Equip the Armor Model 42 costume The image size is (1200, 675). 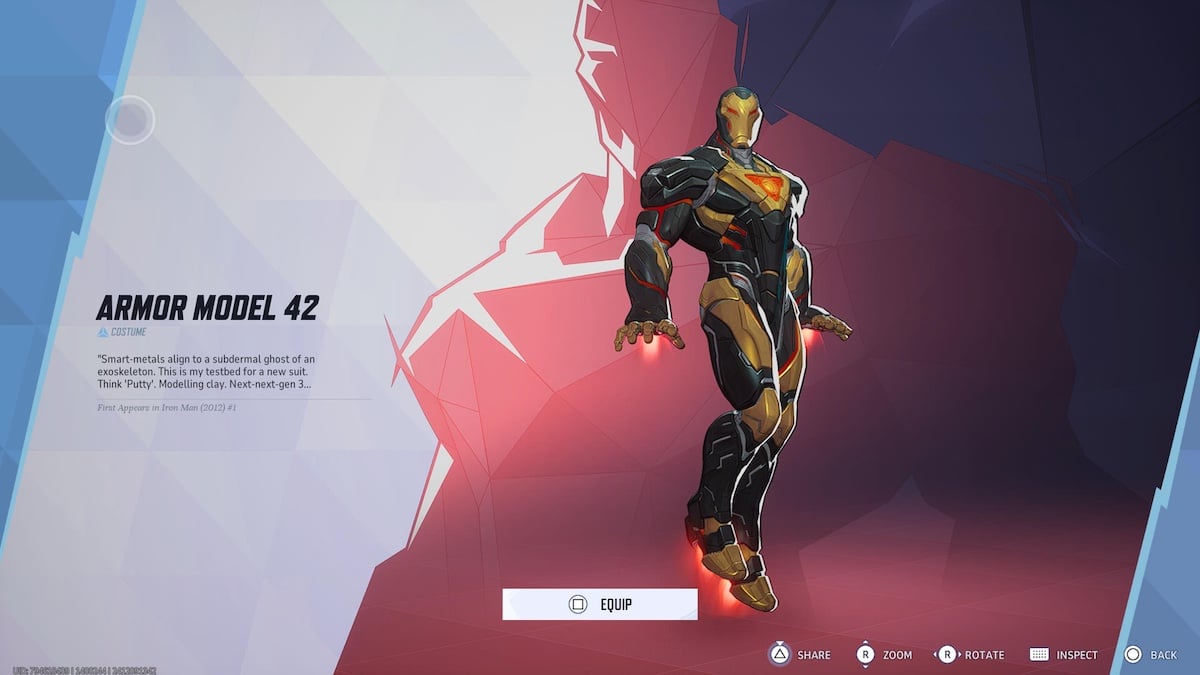tap(600, 604)
